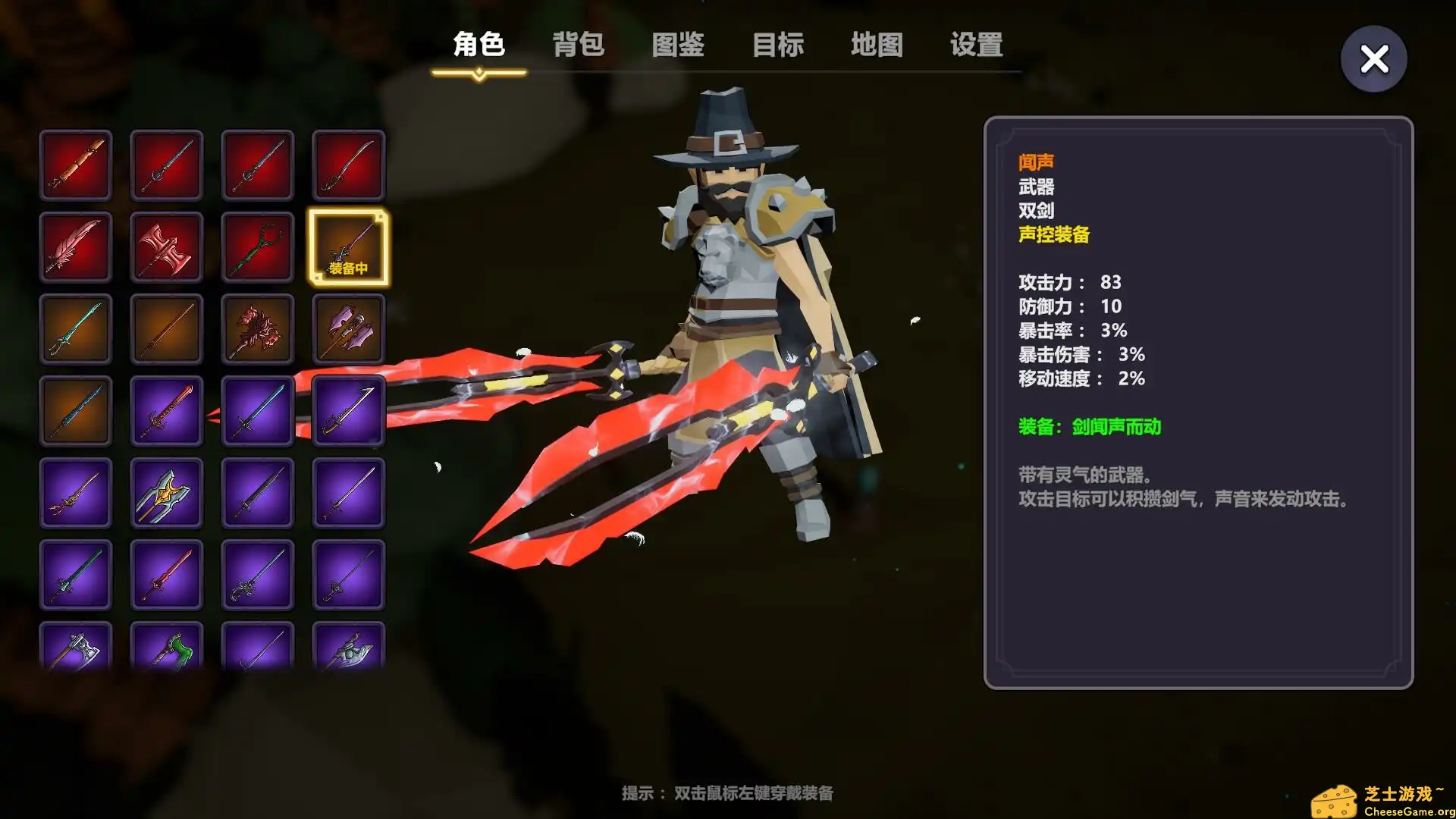Select the orange katana weapon icon
This screenshot has height=819, width=1456.
[x=167, y=330]
